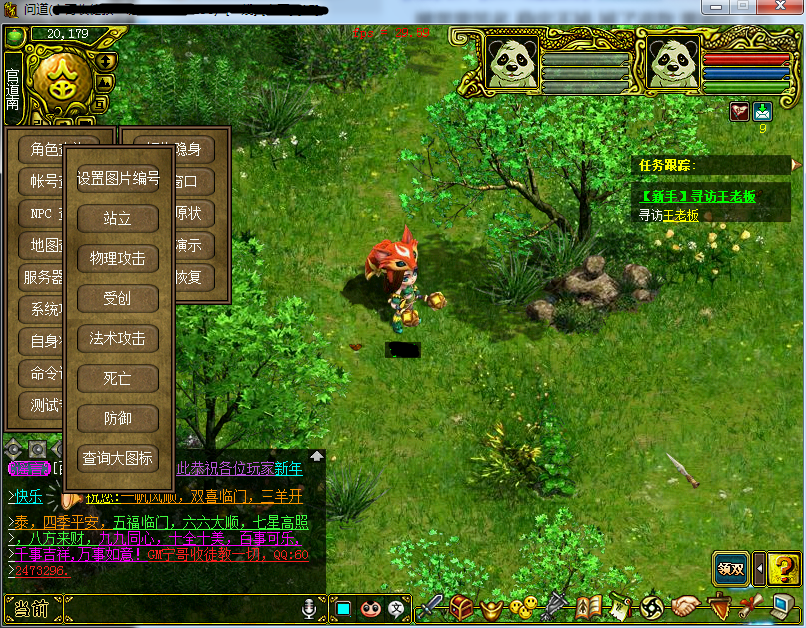Open the handshake trade icon

pyautogui.click(x=685, y=607)
